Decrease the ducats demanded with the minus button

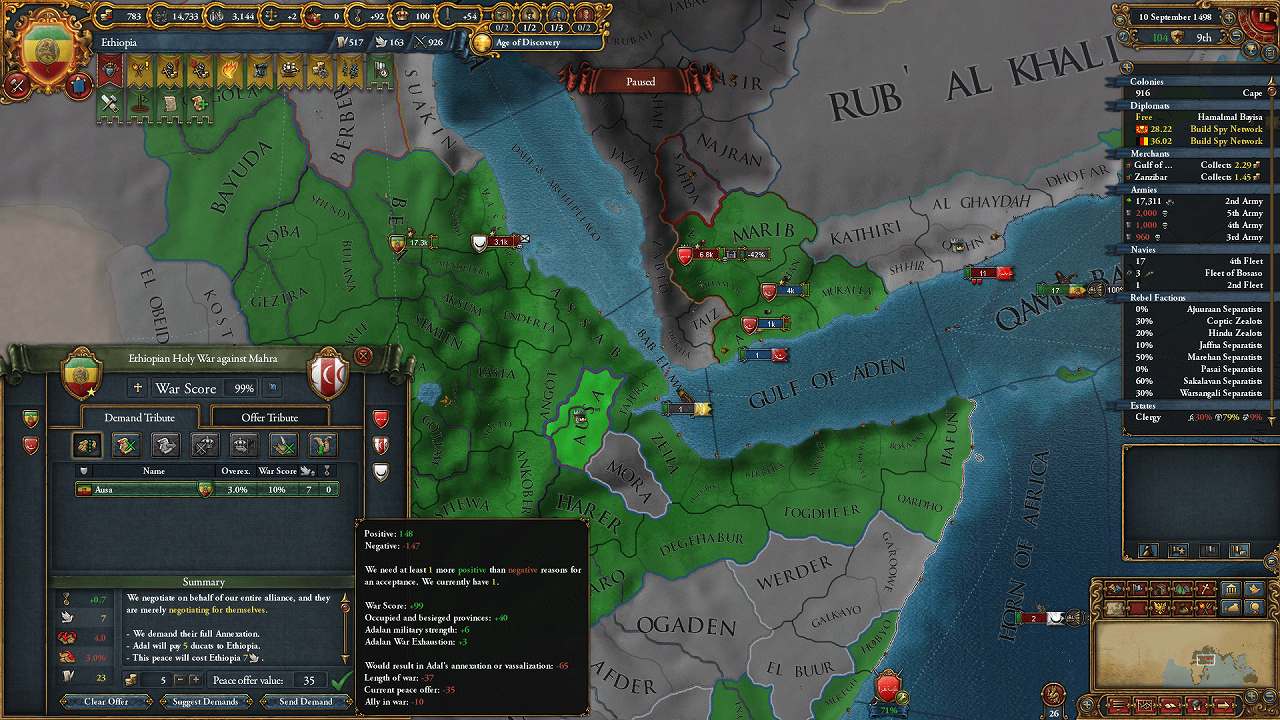pyautogui.click(x=179, y=680)
